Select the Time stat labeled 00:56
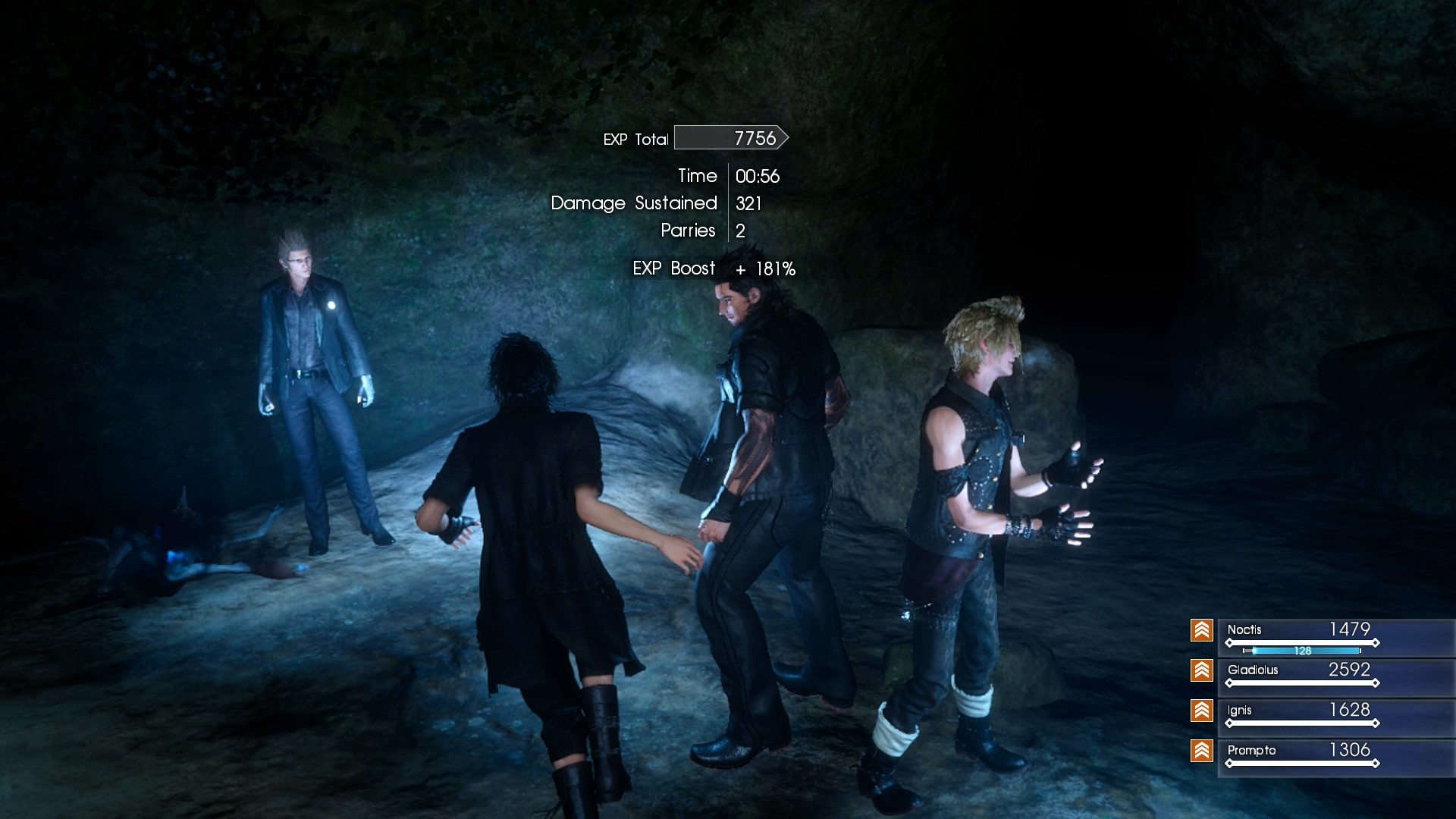 click(x=757, y=176)
